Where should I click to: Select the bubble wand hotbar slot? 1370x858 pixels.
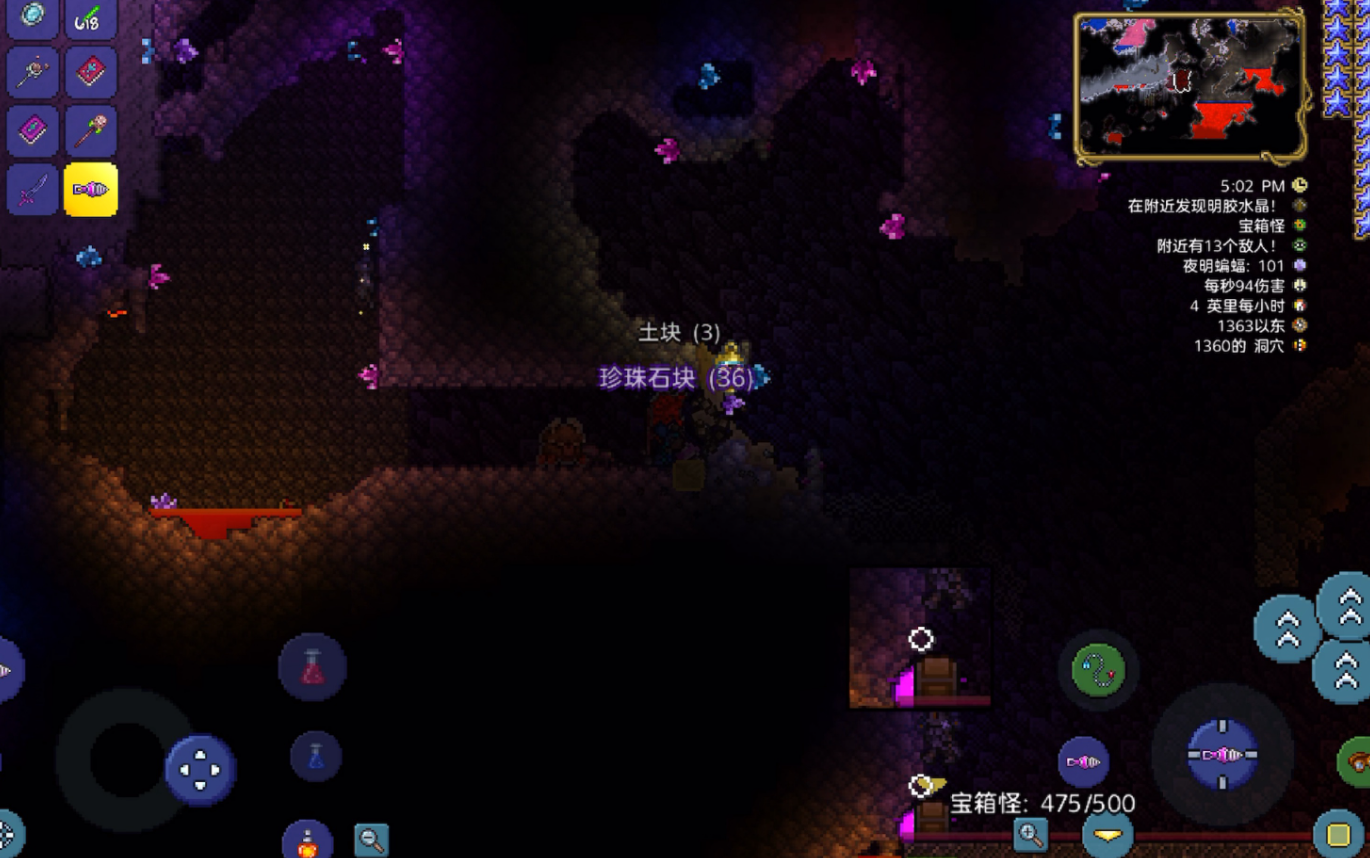[x=33, y=71]
